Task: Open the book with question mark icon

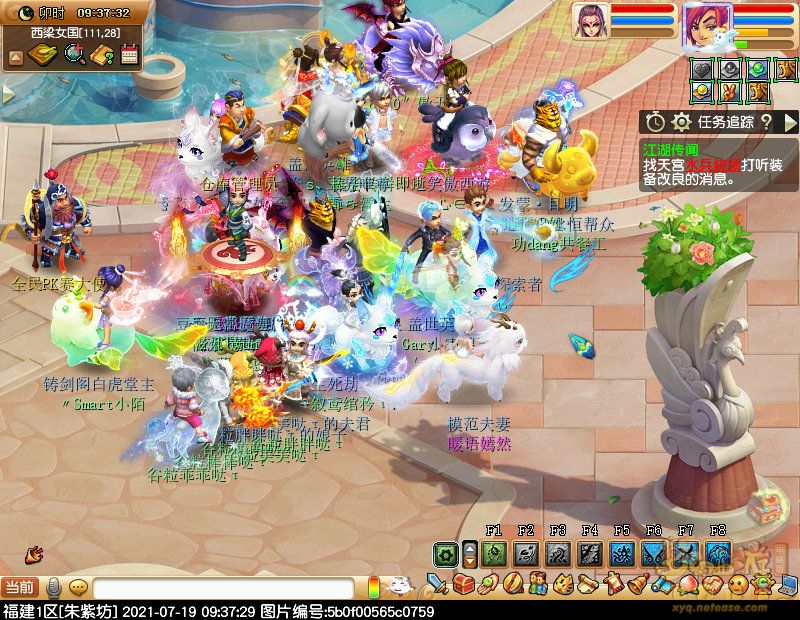Action: click(x=101, y=56)
